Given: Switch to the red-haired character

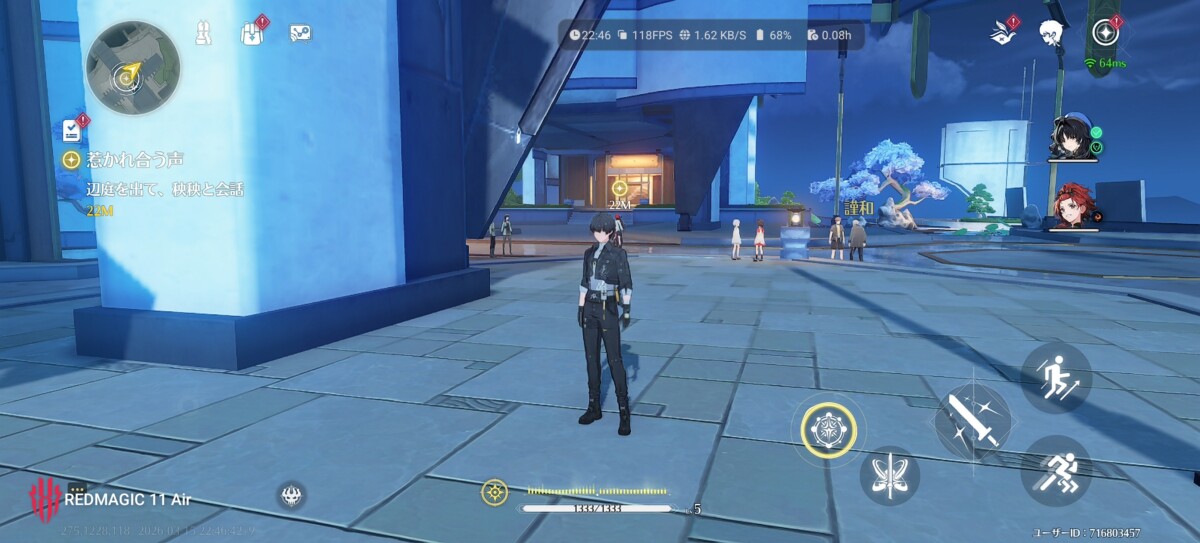Looking at the screenshot, I should 1072,205.
